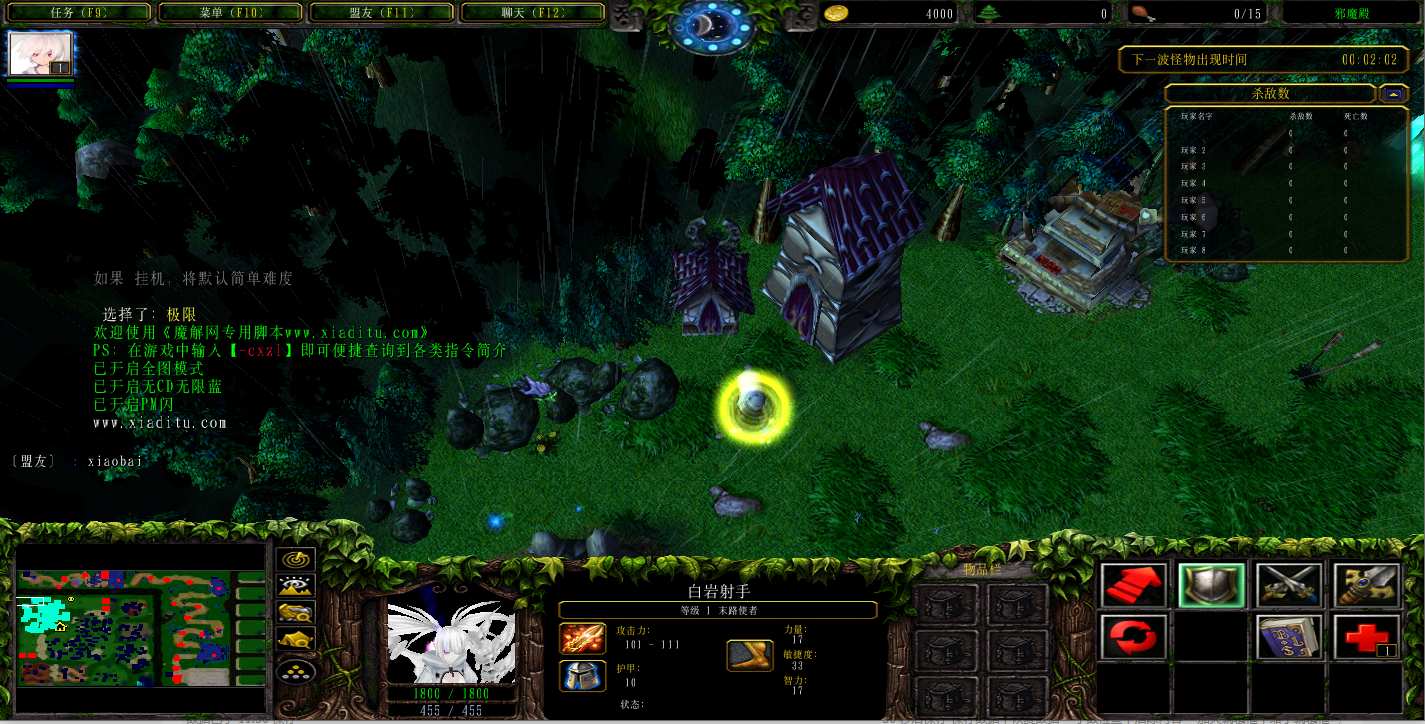Select the hero unit with the yellow selection ring
1425x724 pixels.
[x=754, y=406]
